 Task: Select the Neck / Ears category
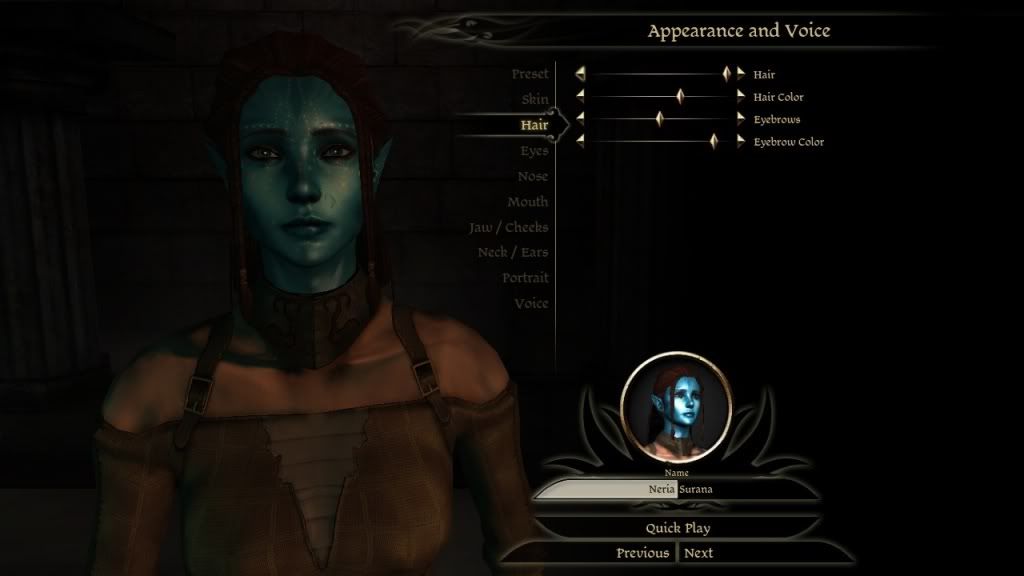[x=512, y=252]
